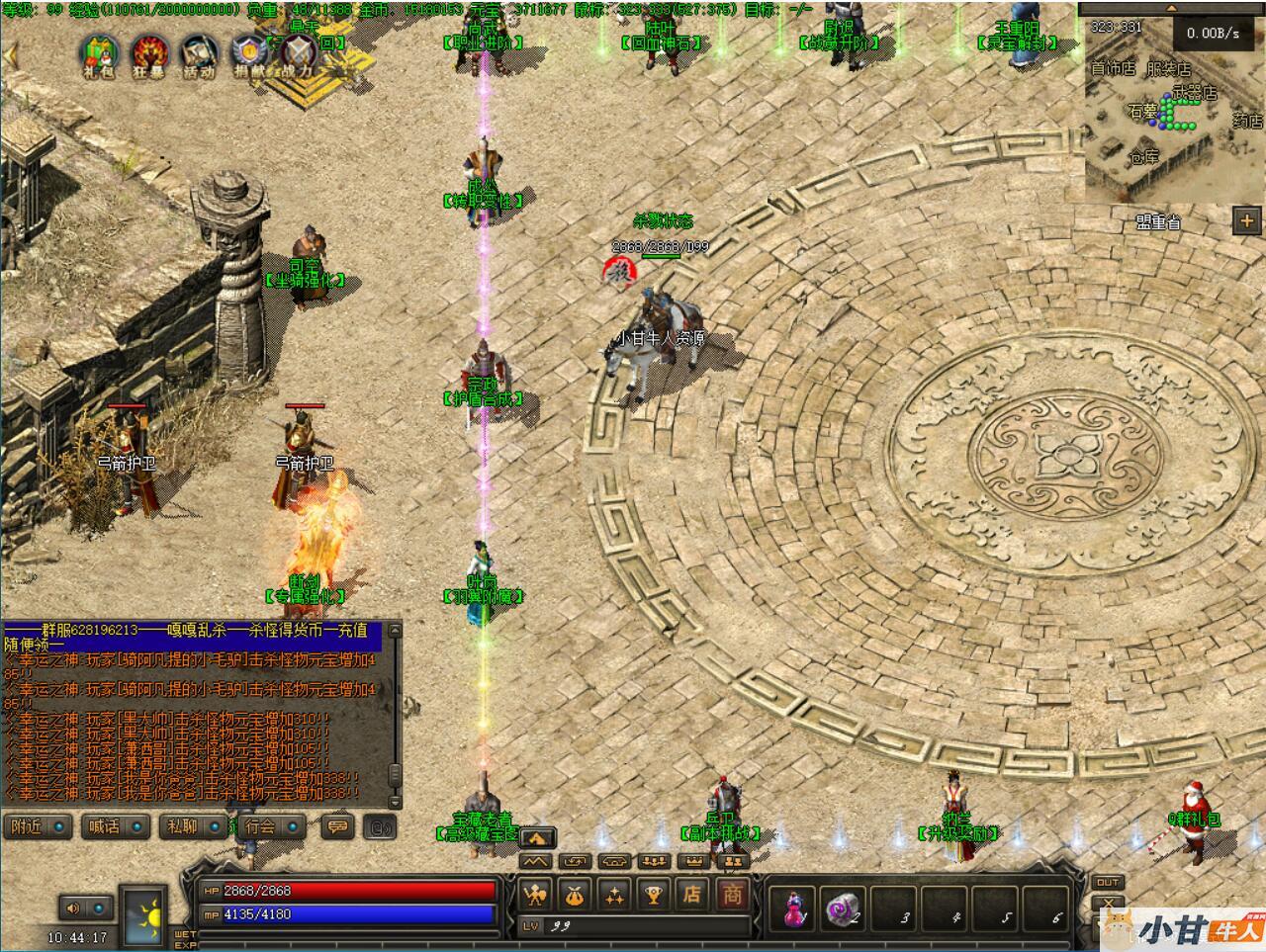Image resolution: width=1266 pixels, height=952 pixels.
Task: Use the pink potion in hotbar slot 1
Action: coord(796,908)
